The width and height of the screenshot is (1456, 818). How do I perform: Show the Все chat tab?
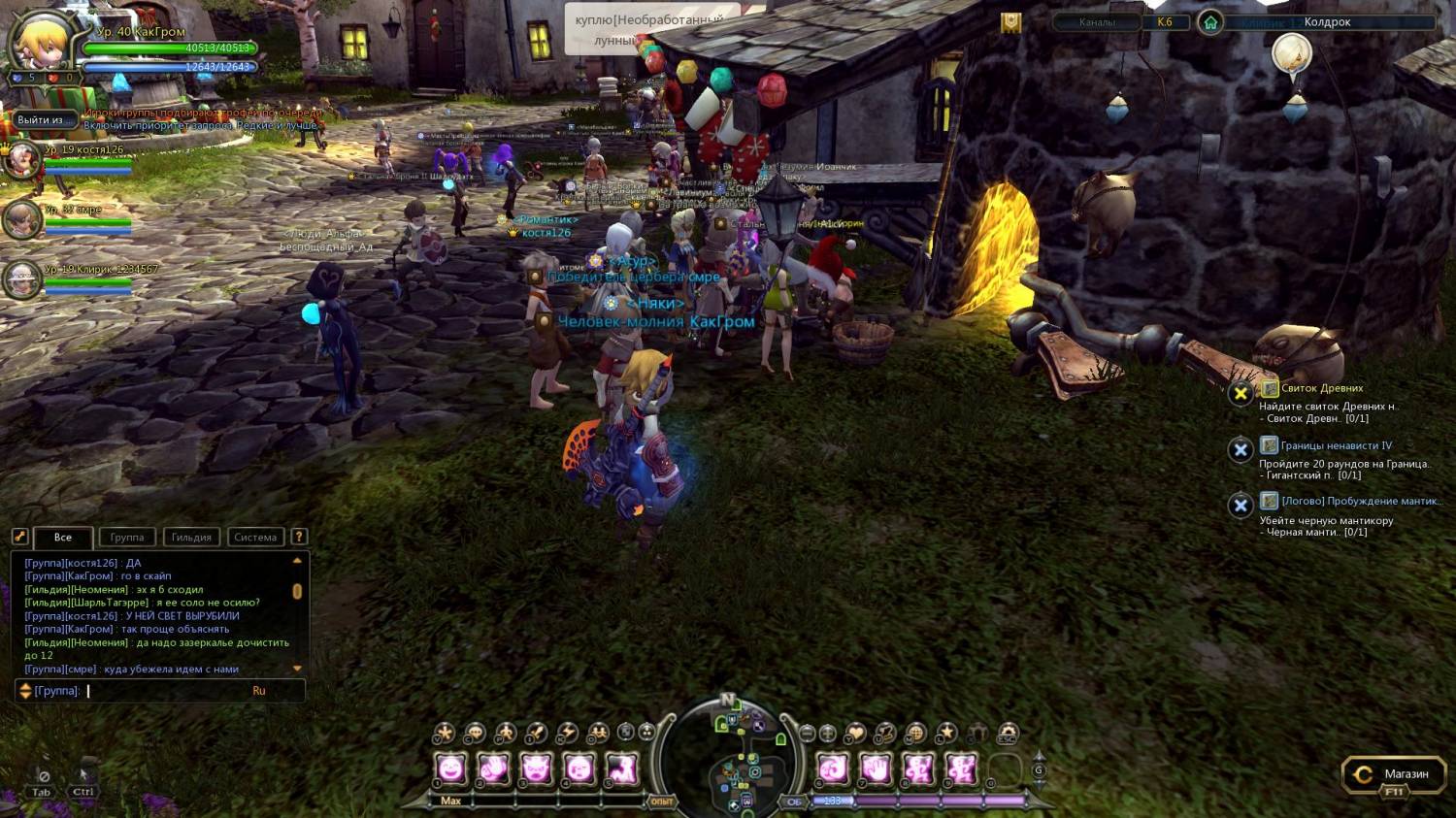click(x=63, y=538)
